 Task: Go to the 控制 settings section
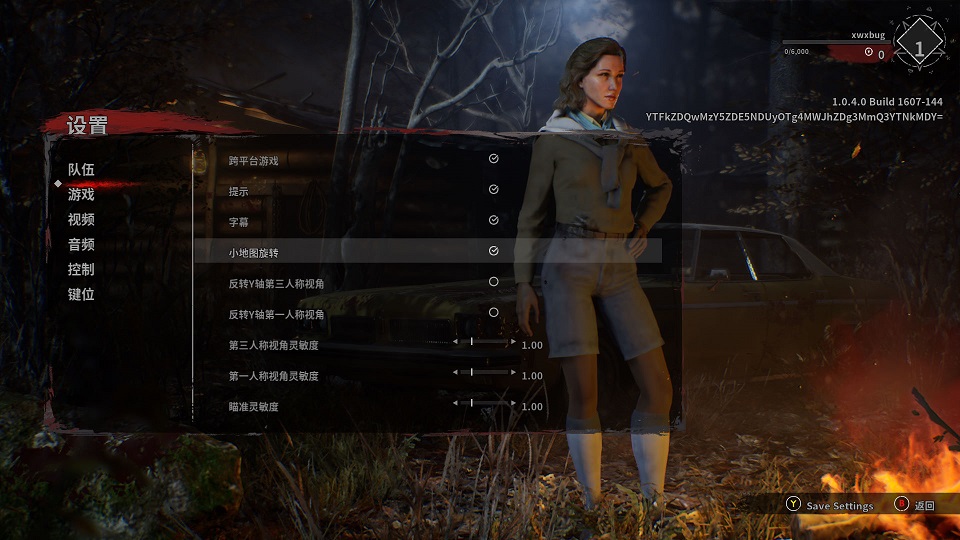tap(81, 270)
